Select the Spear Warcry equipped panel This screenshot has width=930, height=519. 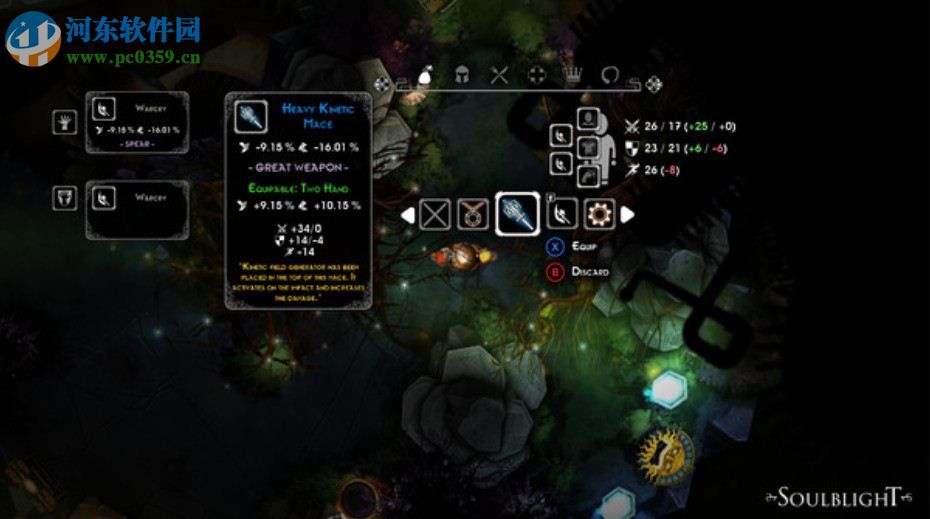click(137, 122)
